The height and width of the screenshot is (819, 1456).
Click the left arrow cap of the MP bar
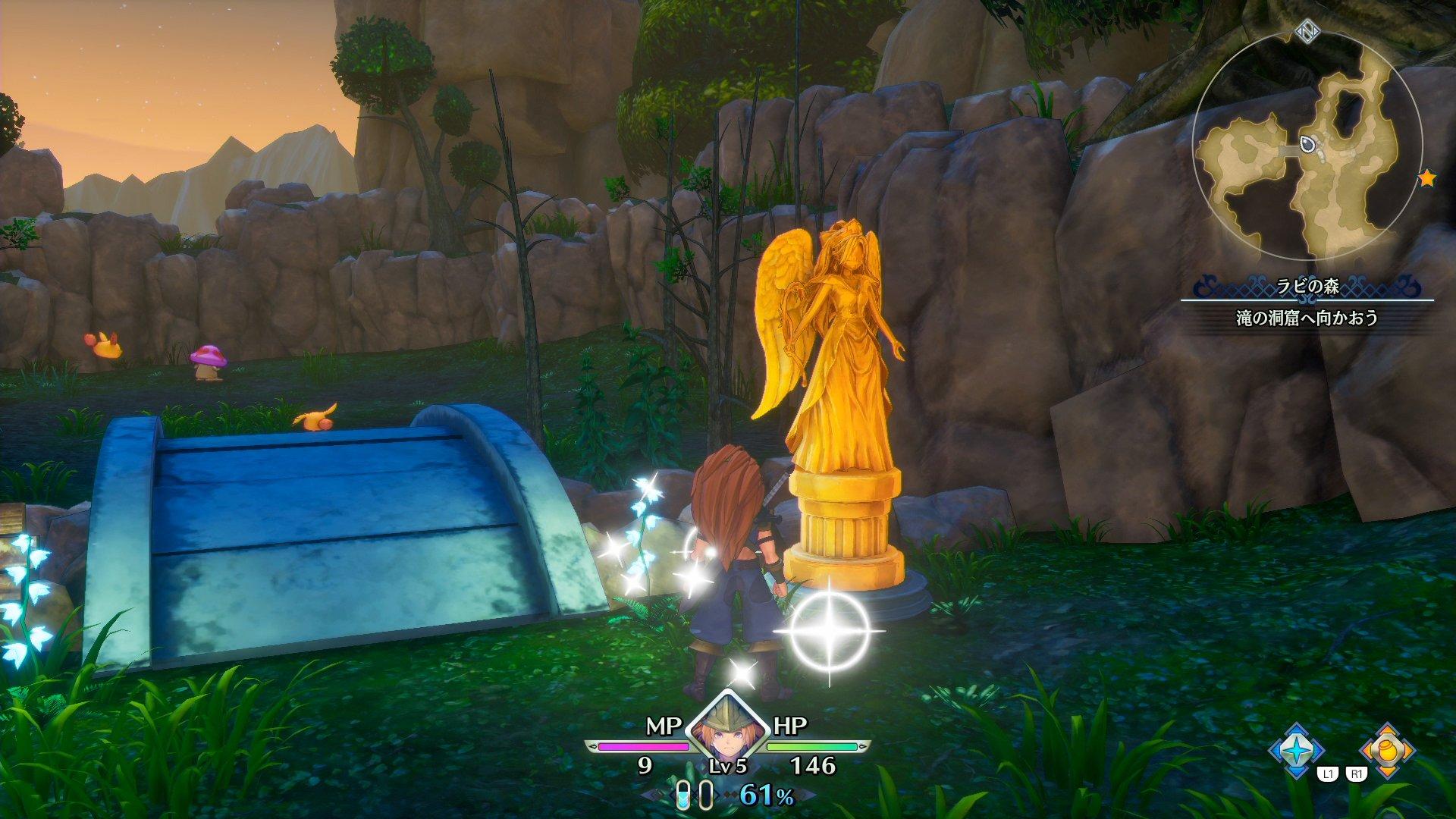[x=592, y=745]
